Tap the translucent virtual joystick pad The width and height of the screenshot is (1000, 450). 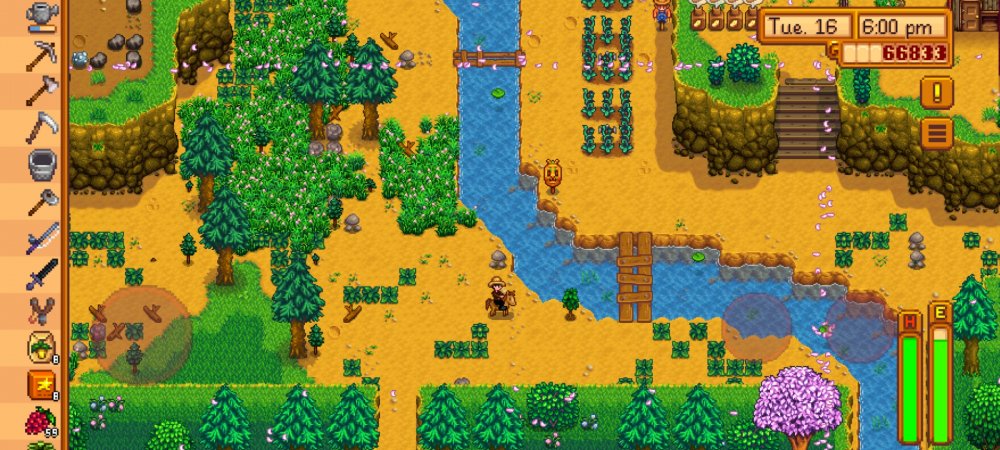click(142, 335)
